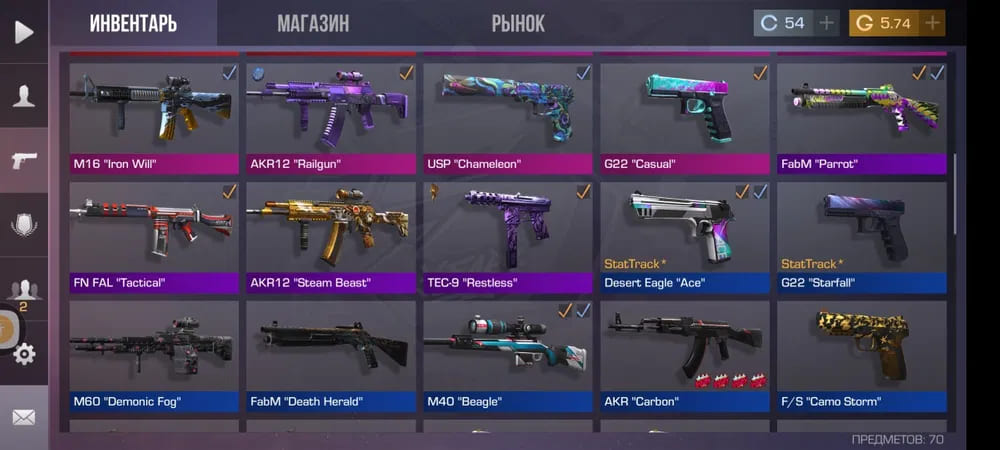Open the Рынок tab
This screenshot has width=1000, height=450.
518,24
